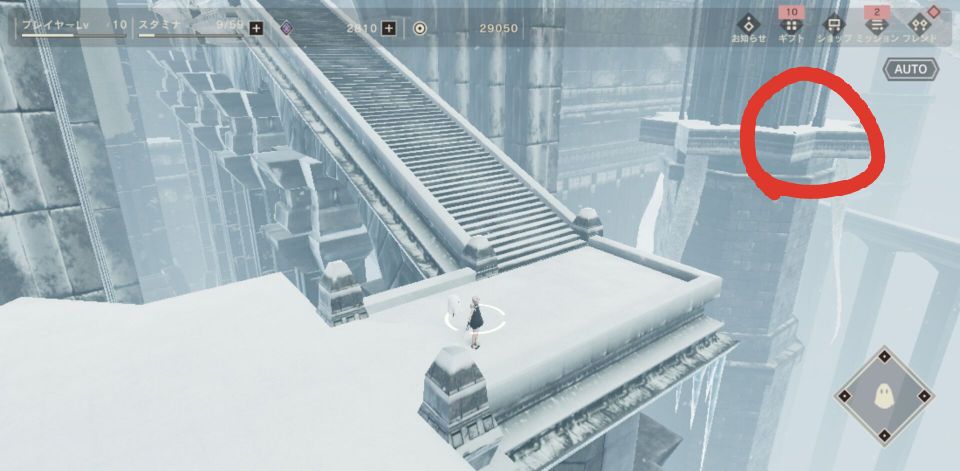Tap the plus button beside スタミナ

256,28
